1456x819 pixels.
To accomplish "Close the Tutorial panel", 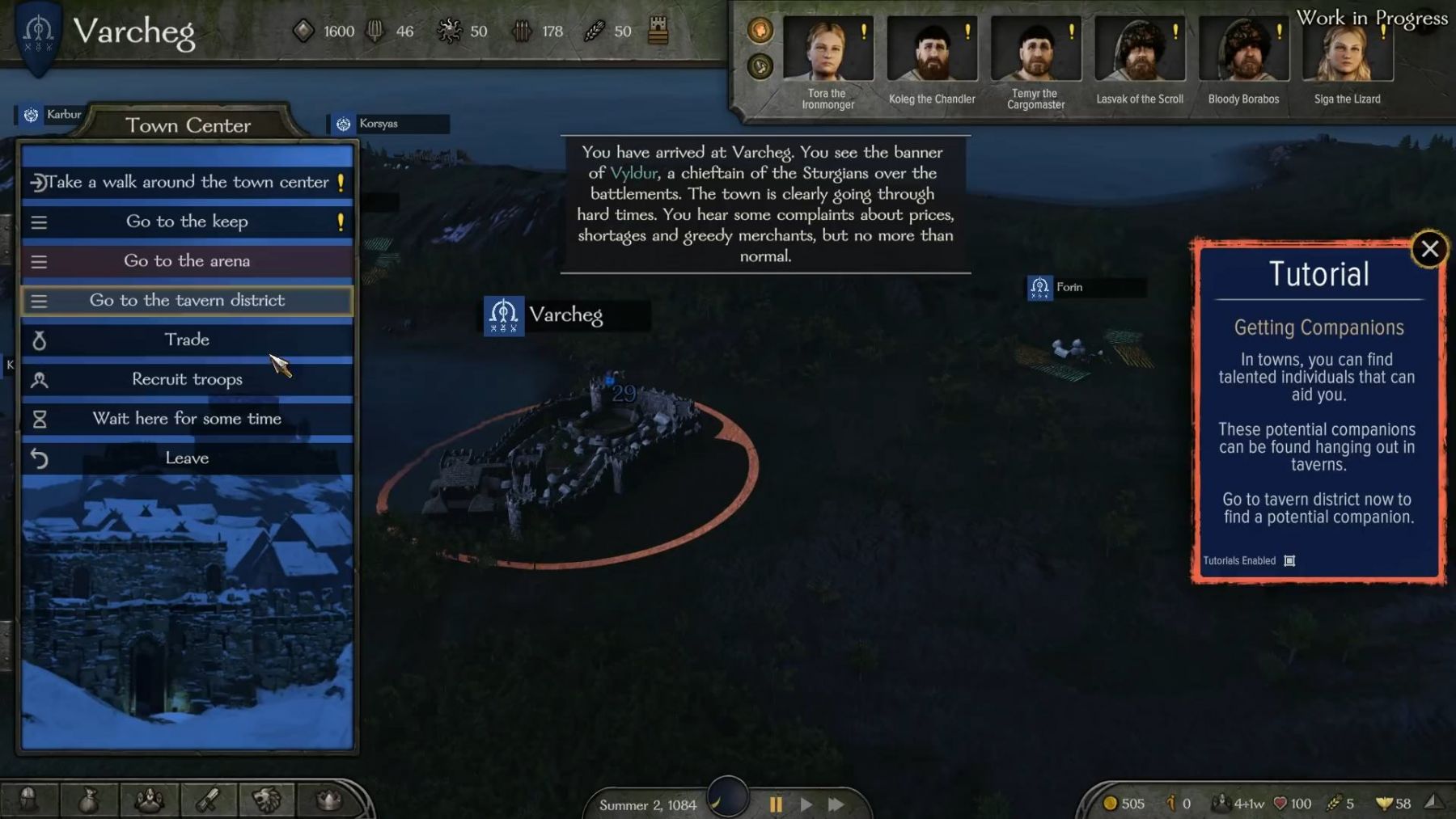I will click(x=1429, y=249).
